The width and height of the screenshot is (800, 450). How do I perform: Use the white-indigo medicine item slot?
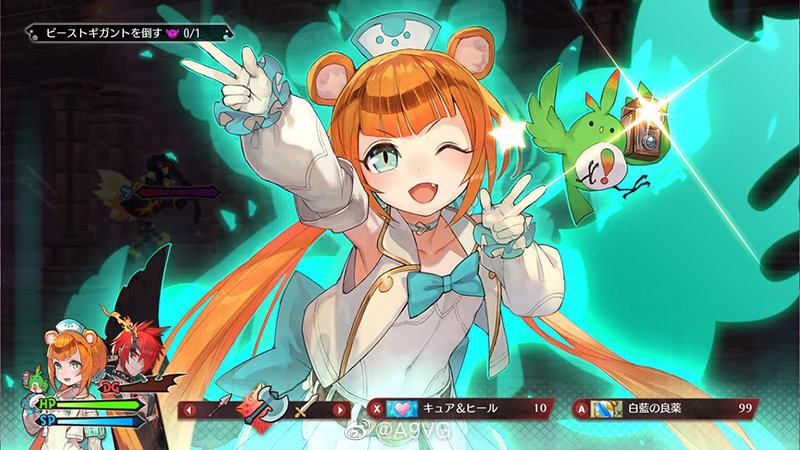tap(665, 408)
